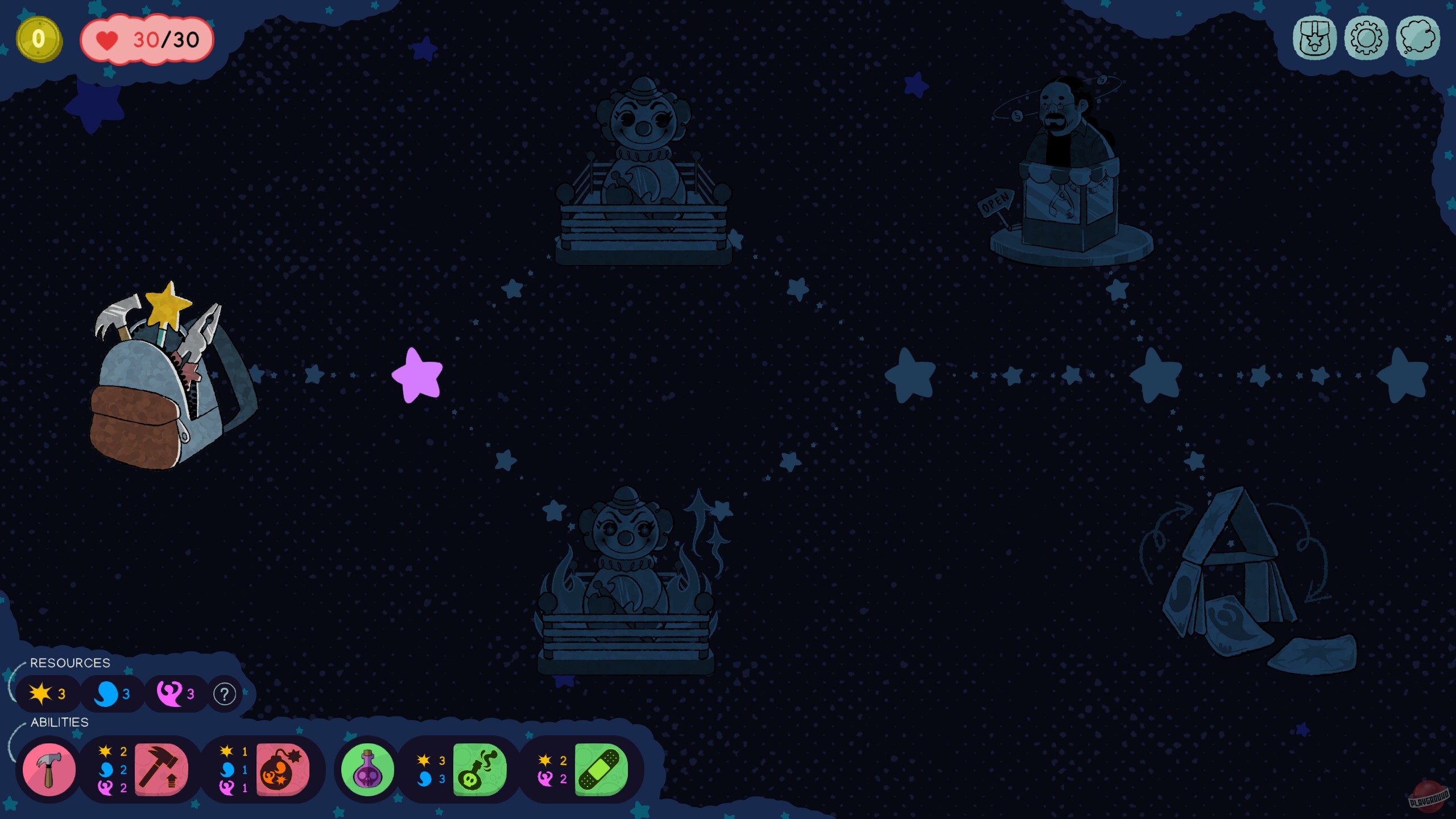Click the gold coin counter
This screenshot has width=1456, height=819.
(x=38, y=39)
